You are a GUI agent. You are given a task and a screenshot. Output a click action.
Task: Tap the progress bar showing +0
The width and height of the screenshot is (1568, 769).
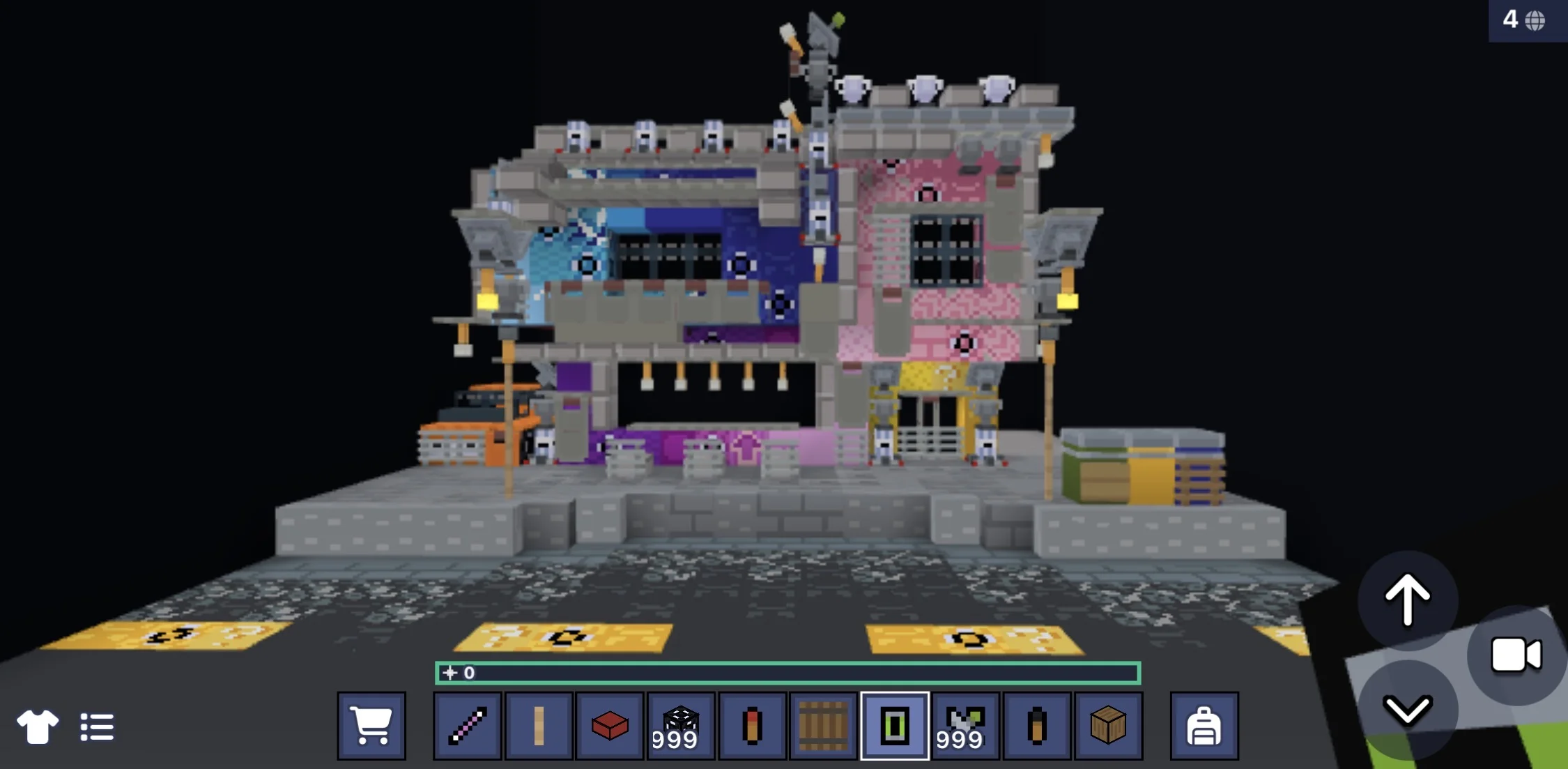786,674
